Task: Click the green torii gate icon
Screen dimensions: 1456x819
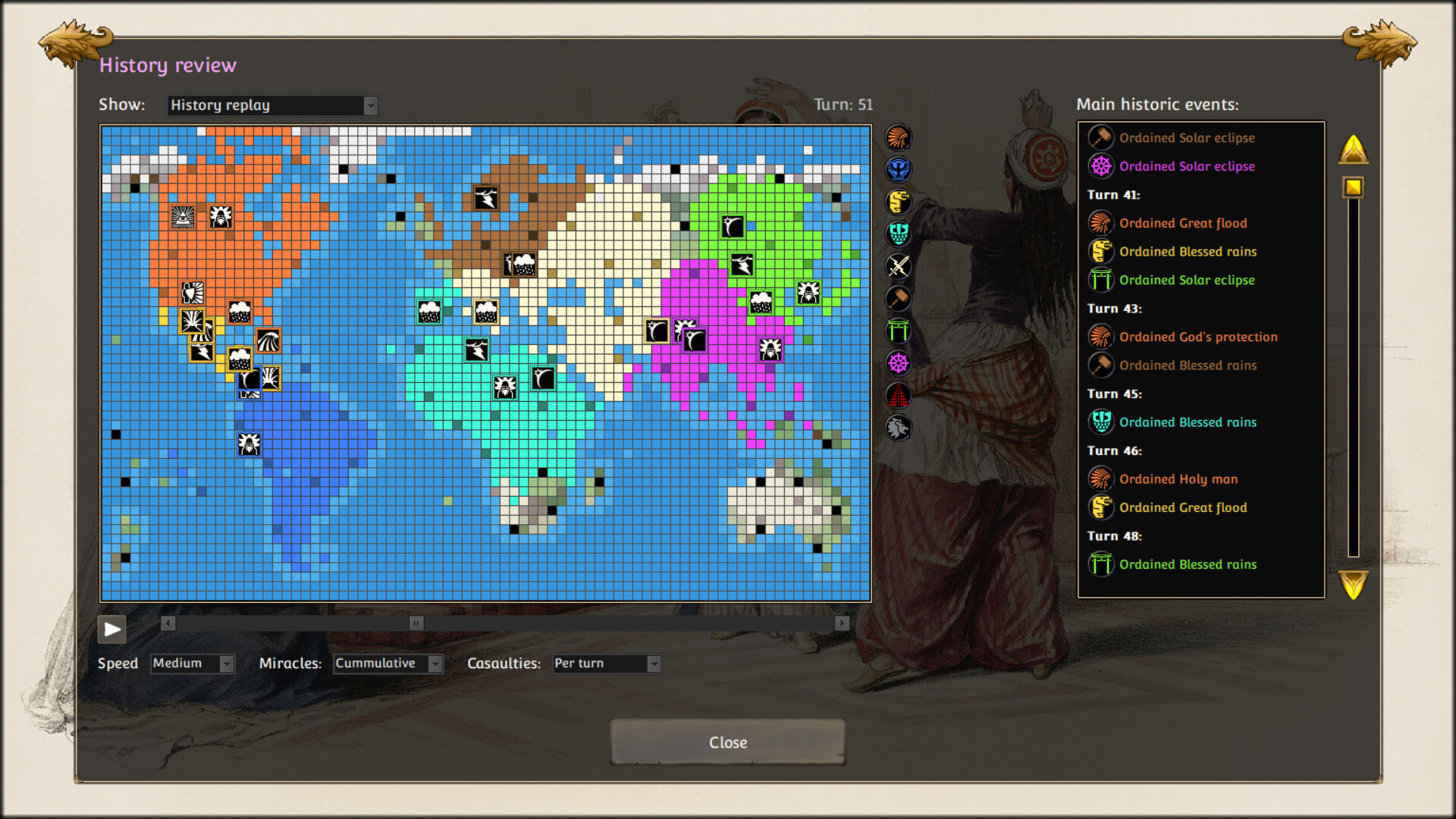Action: click(898, 331)
